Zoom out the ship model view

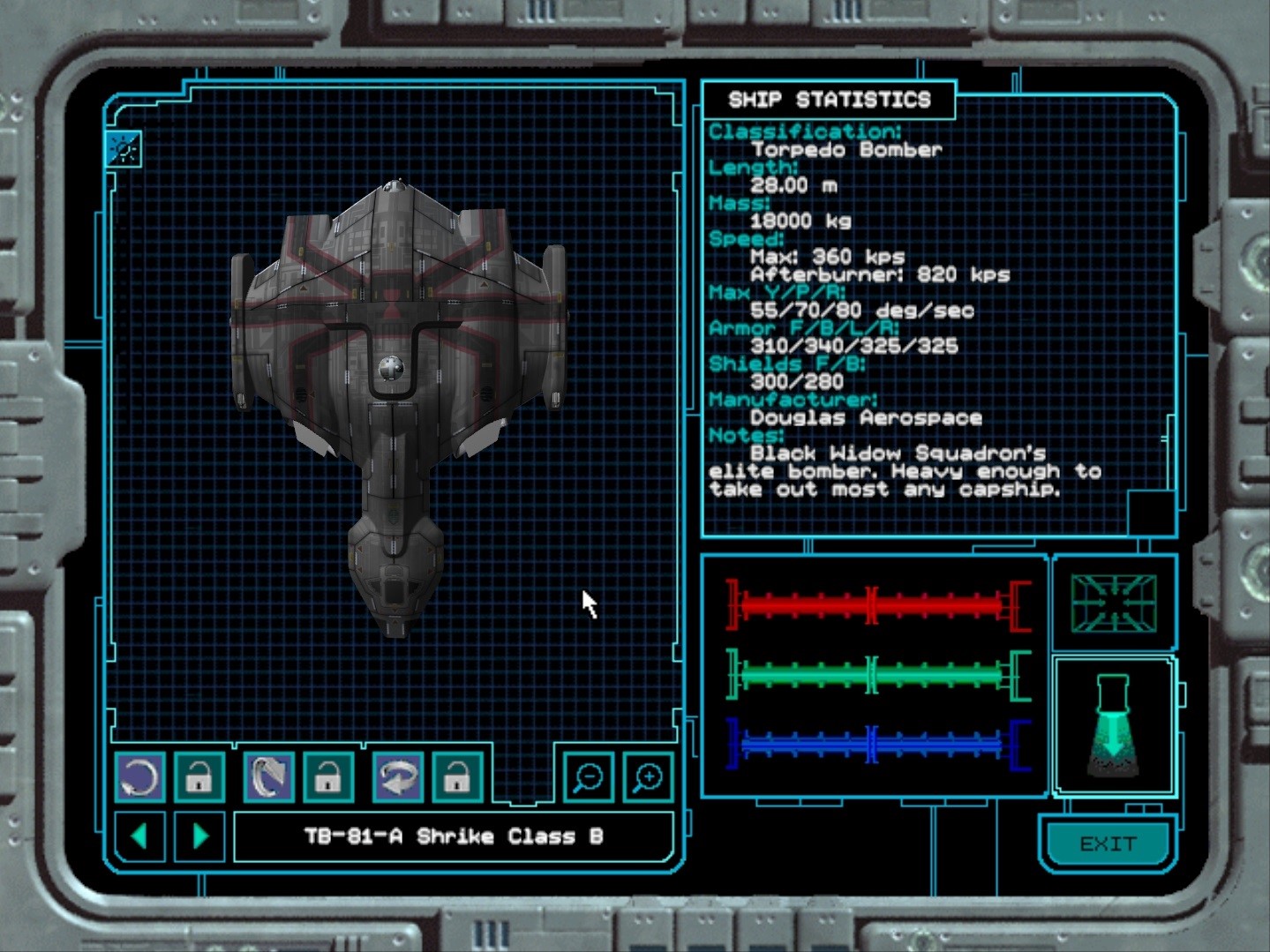click(588, 777)
